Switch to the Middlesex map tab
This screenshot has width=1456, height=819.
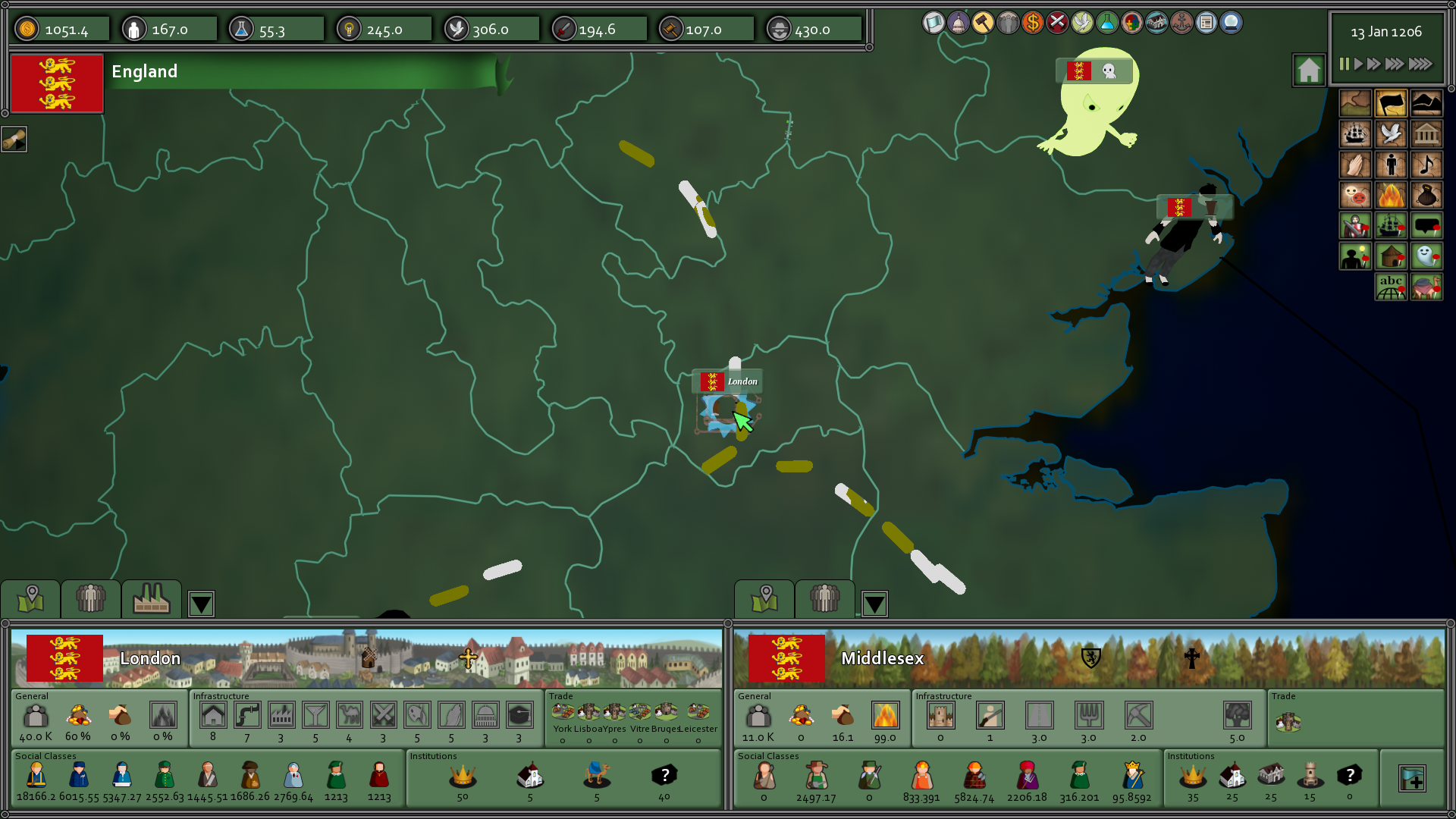pos(764,600)
